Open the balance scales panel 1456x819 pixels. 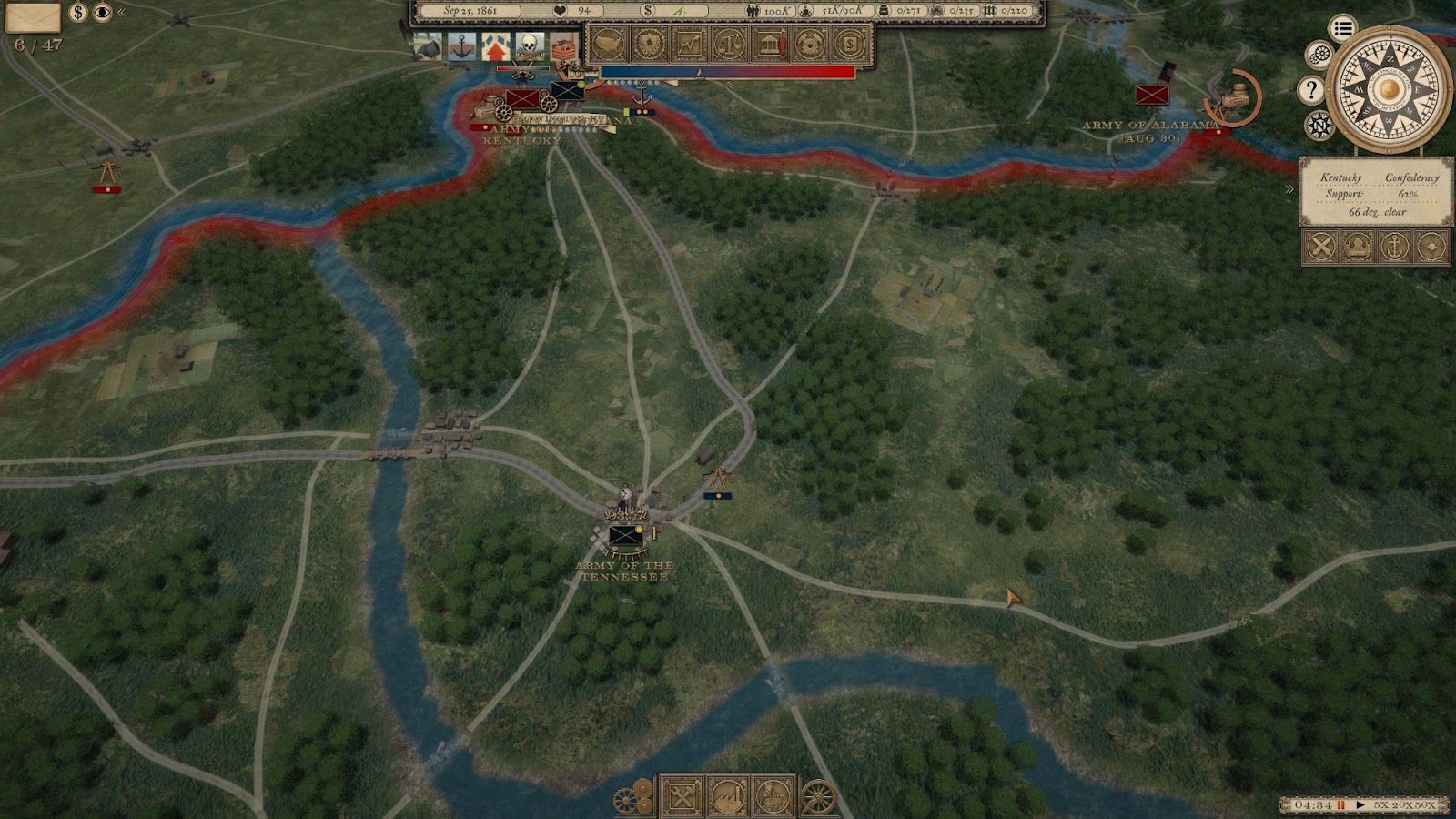(729, 43)
